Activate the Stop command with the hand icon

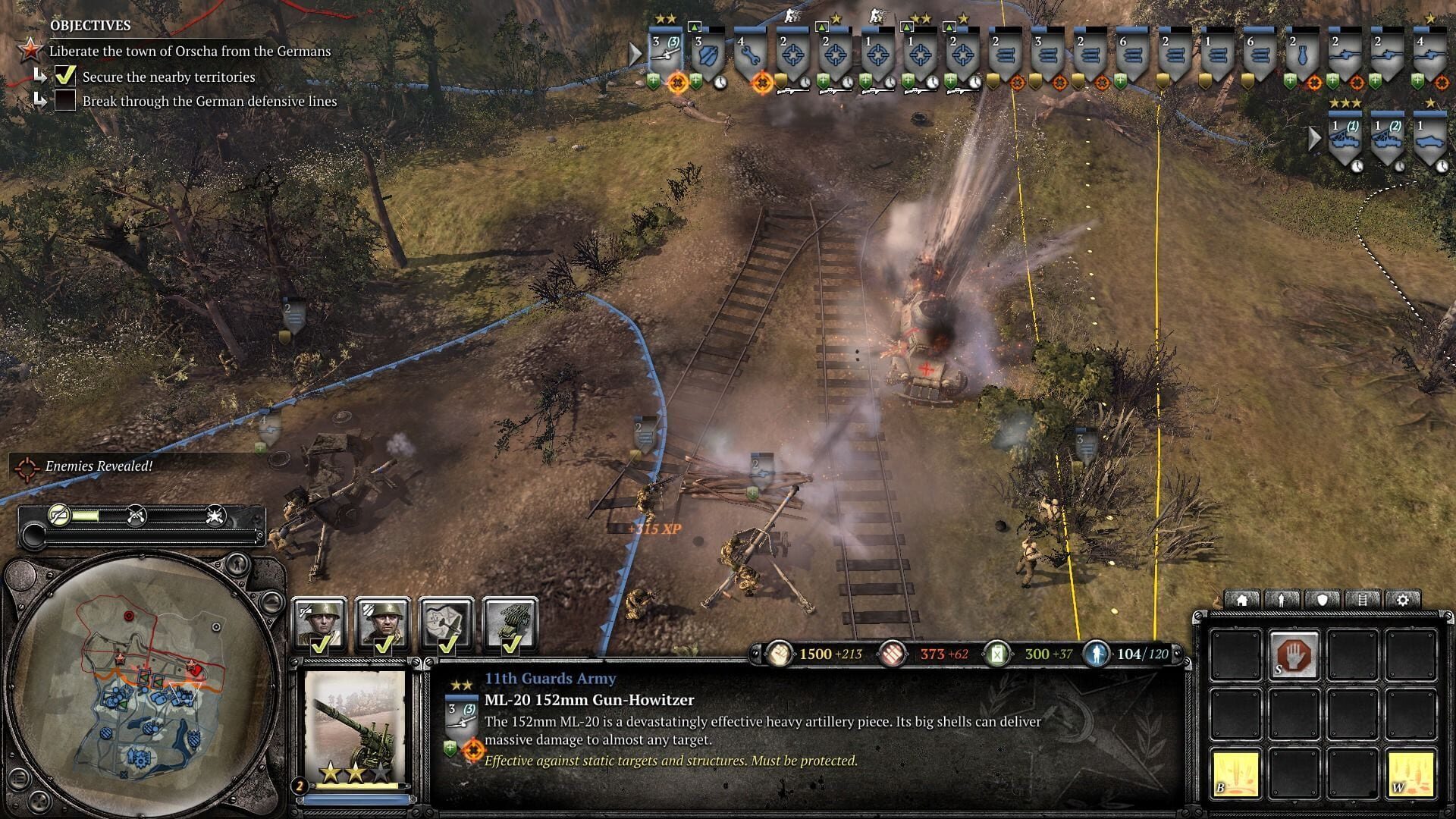click(1294, 654)
